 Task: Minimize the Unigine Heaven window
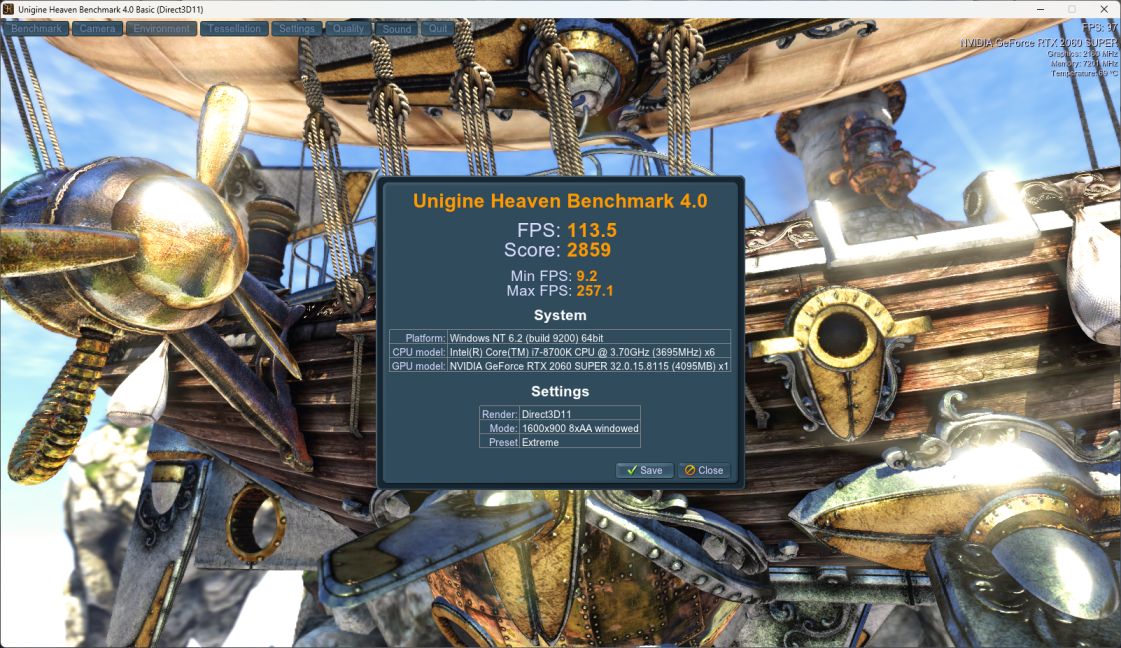pyautogui.click(x=1039, y=9)
